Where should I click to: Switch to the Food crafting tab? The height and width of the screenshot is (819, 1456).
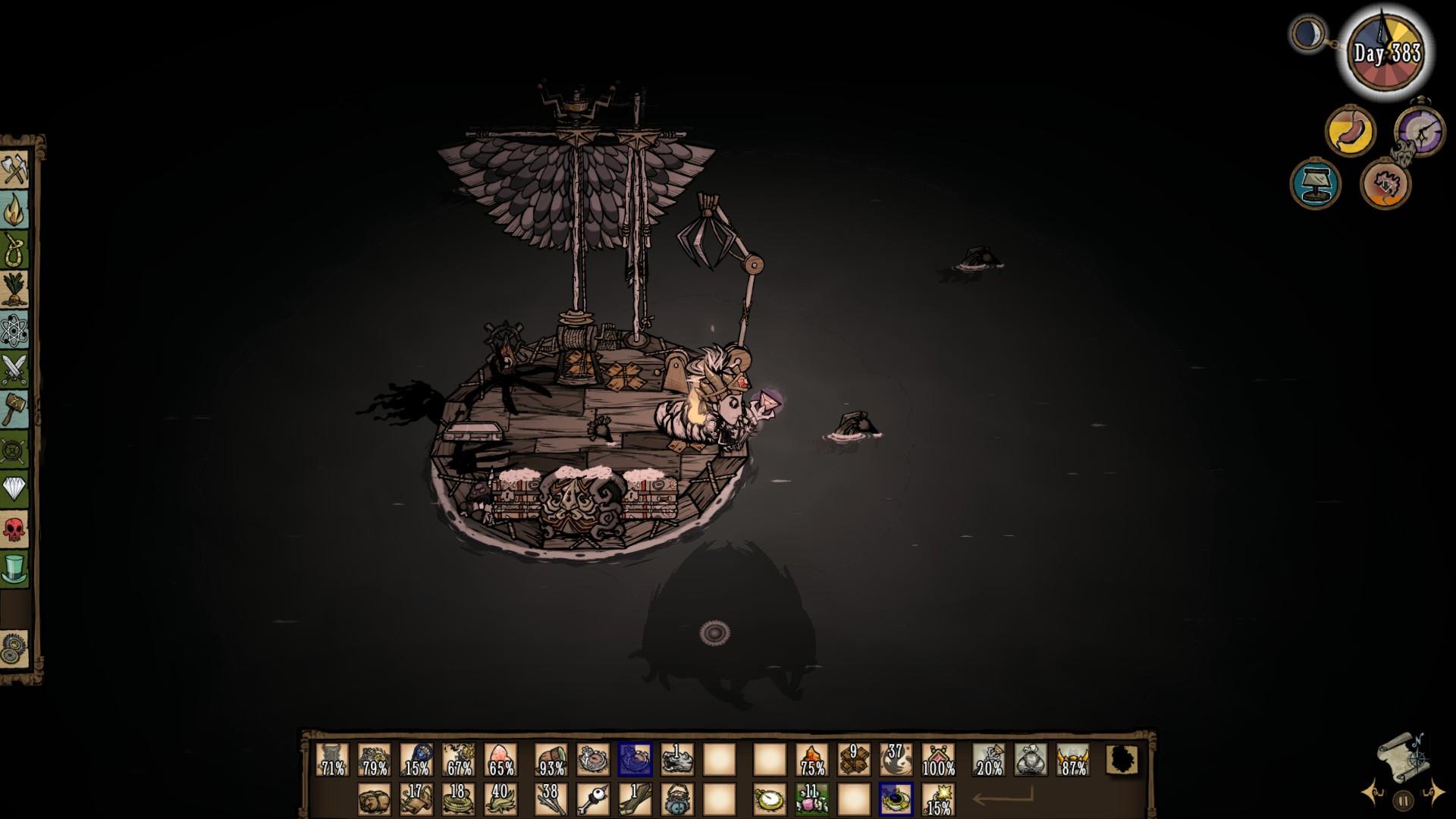point(14,290)
